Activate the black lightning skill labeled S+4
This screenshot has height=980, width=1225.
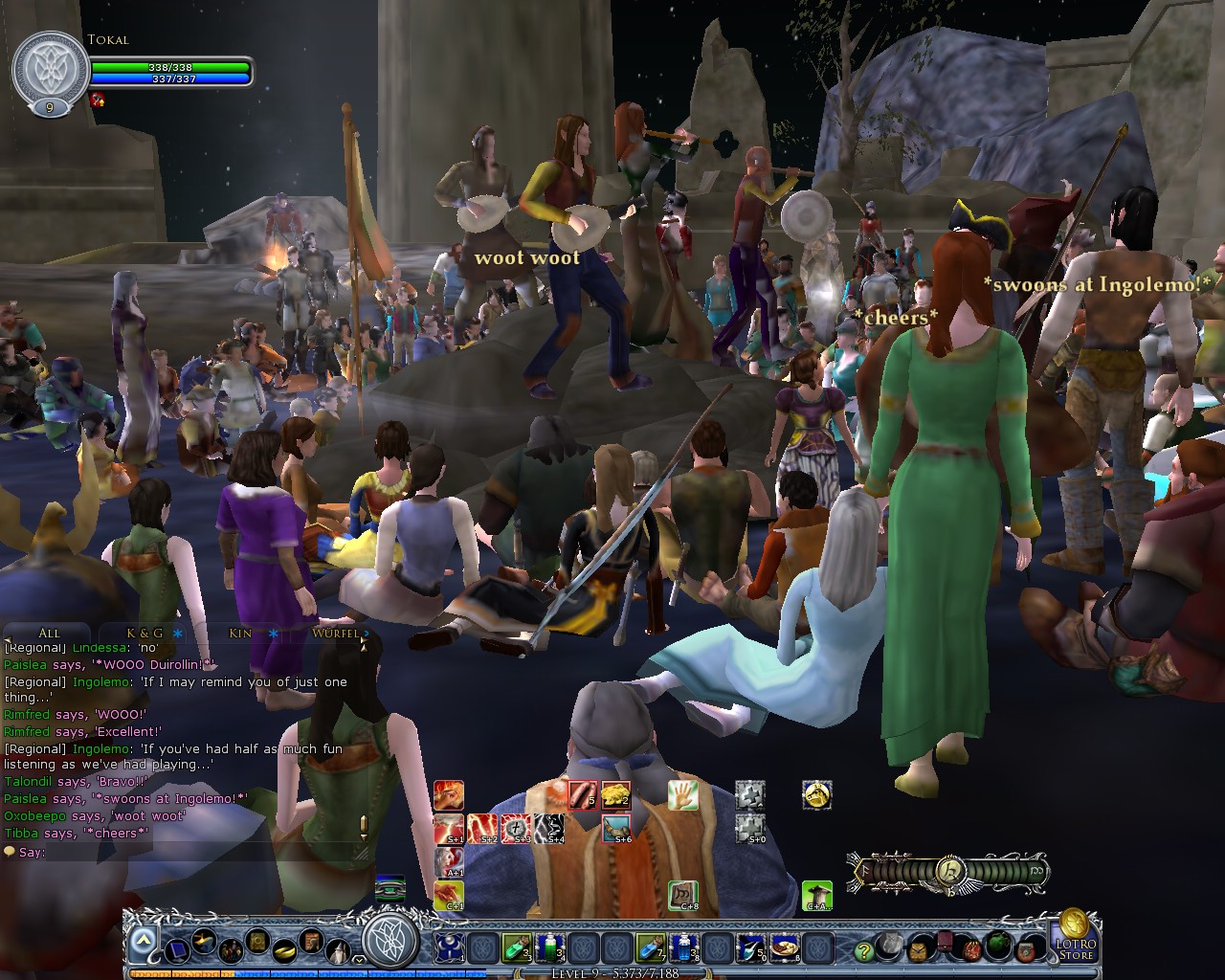[548, 828]
